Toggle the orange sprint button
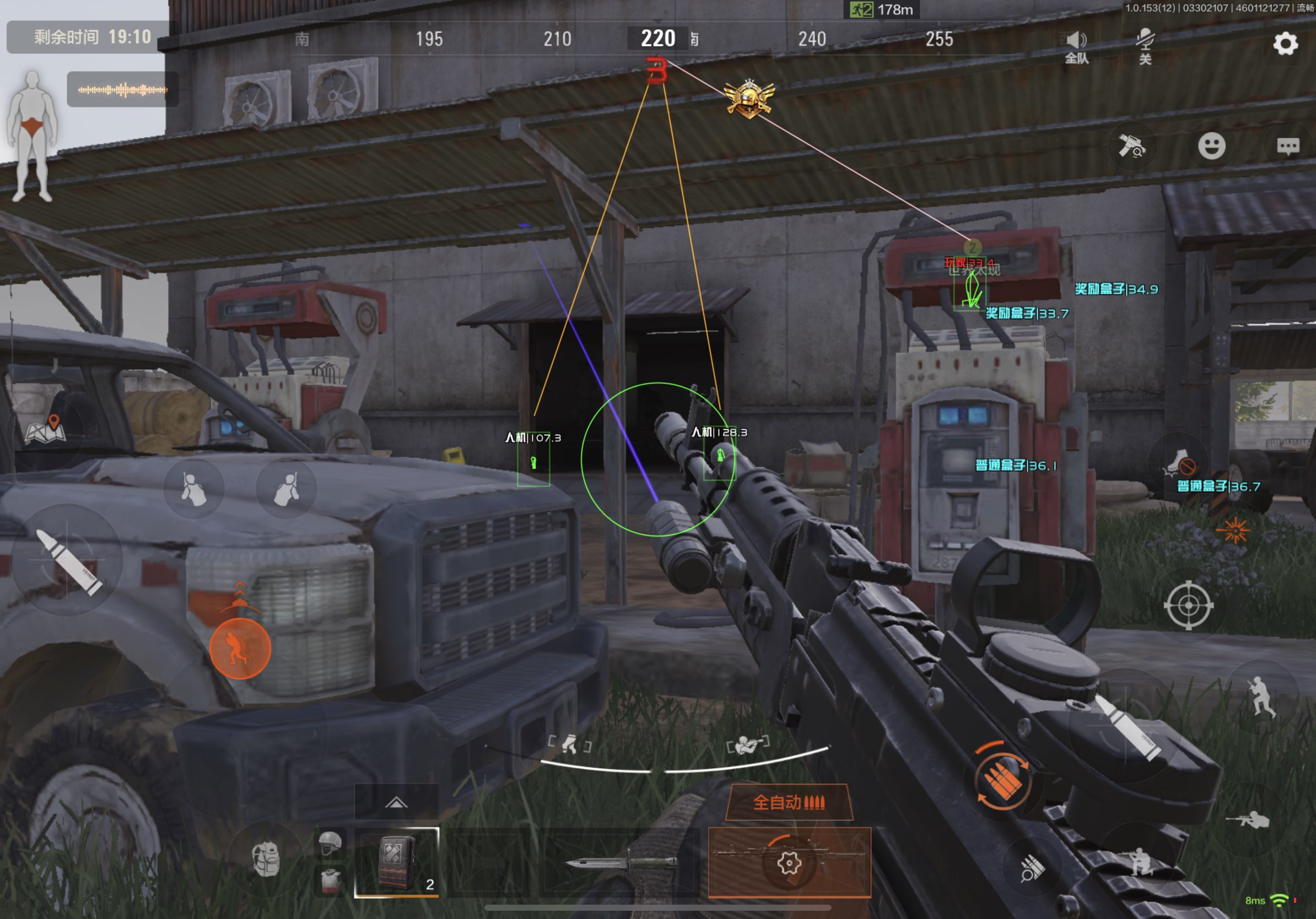This screenshot has width=1316, height=919. 240,648
